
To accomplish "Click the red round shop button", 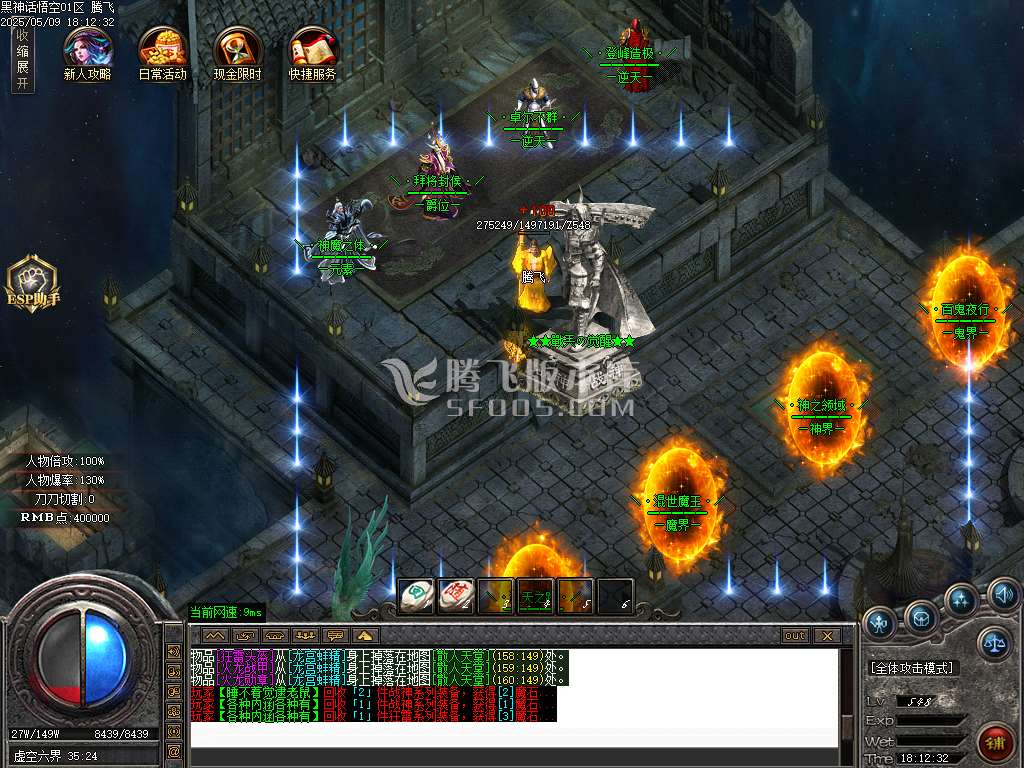I will click(x=994, y=742).
